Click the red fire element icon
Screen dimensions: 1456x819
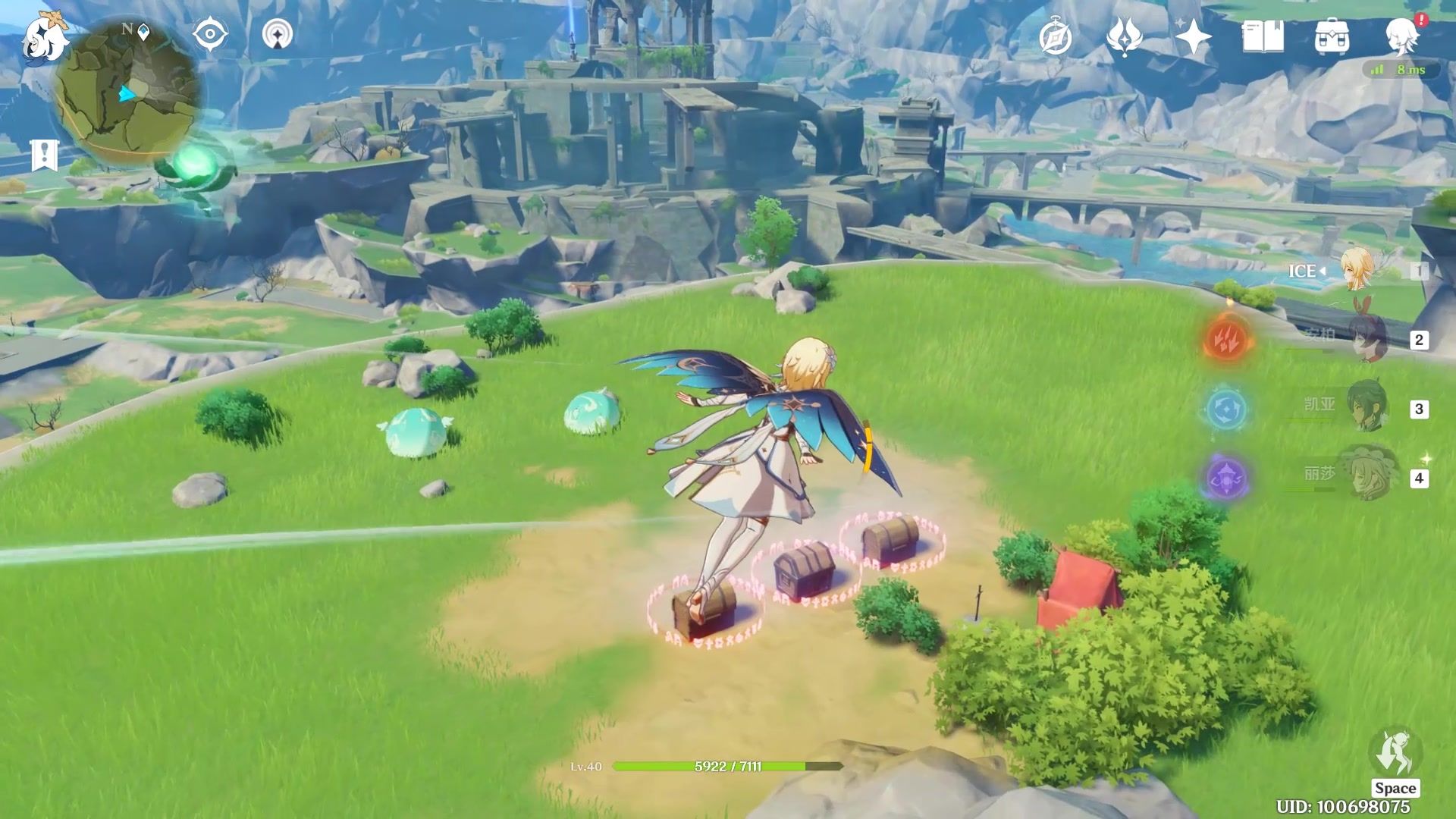tap(1227, 340)
